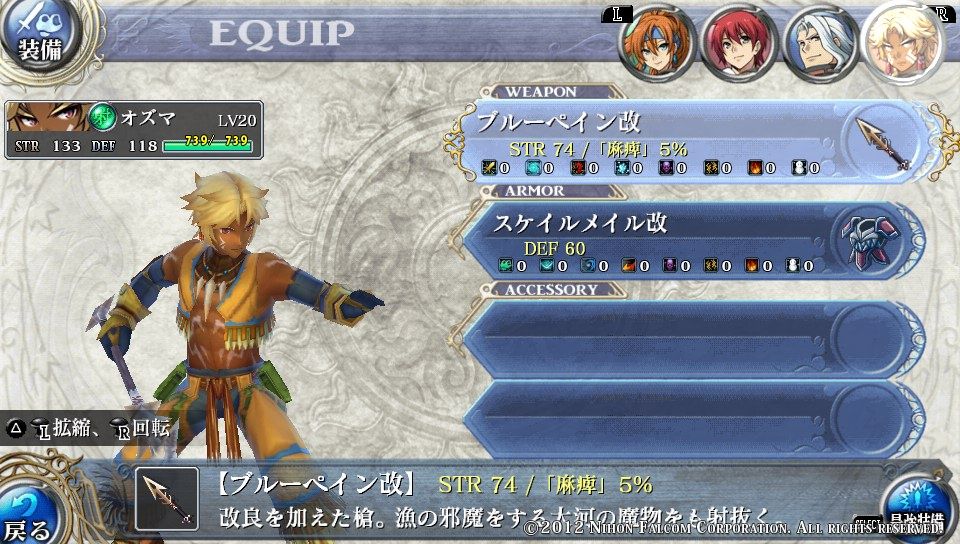Screen dimensions: 960x544
Task: Go back with the 戻る button
Action: (x=28, y=512)
